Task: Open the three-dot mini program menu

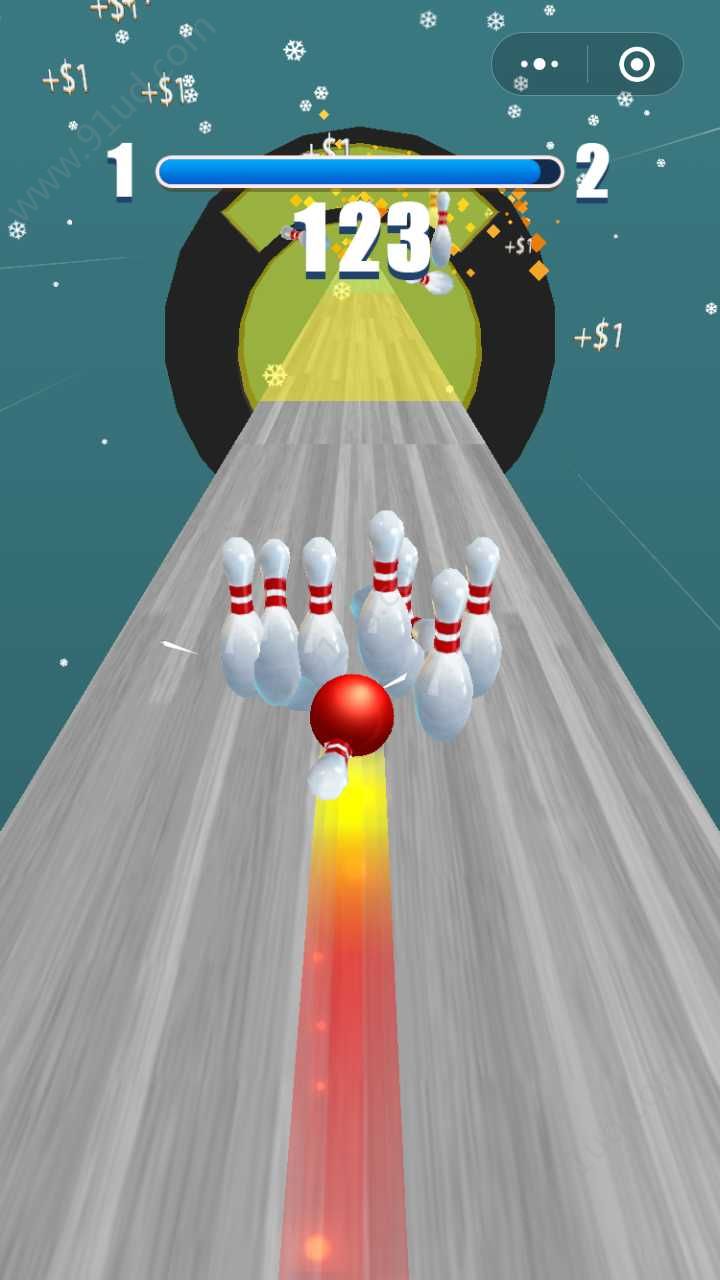Action: [x=540, y=65]
